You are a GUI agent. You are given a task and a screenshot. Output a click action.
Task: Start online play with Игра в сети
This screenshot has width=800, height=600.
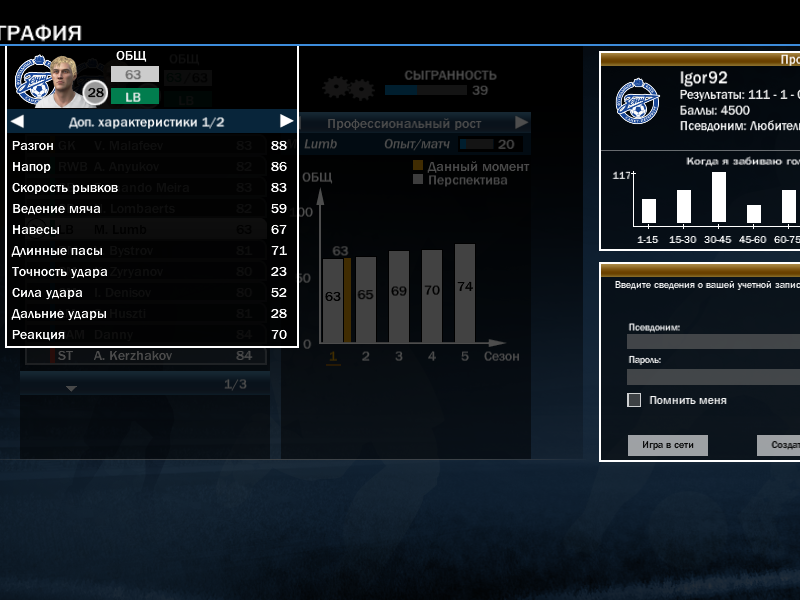(x=667, y=445)
